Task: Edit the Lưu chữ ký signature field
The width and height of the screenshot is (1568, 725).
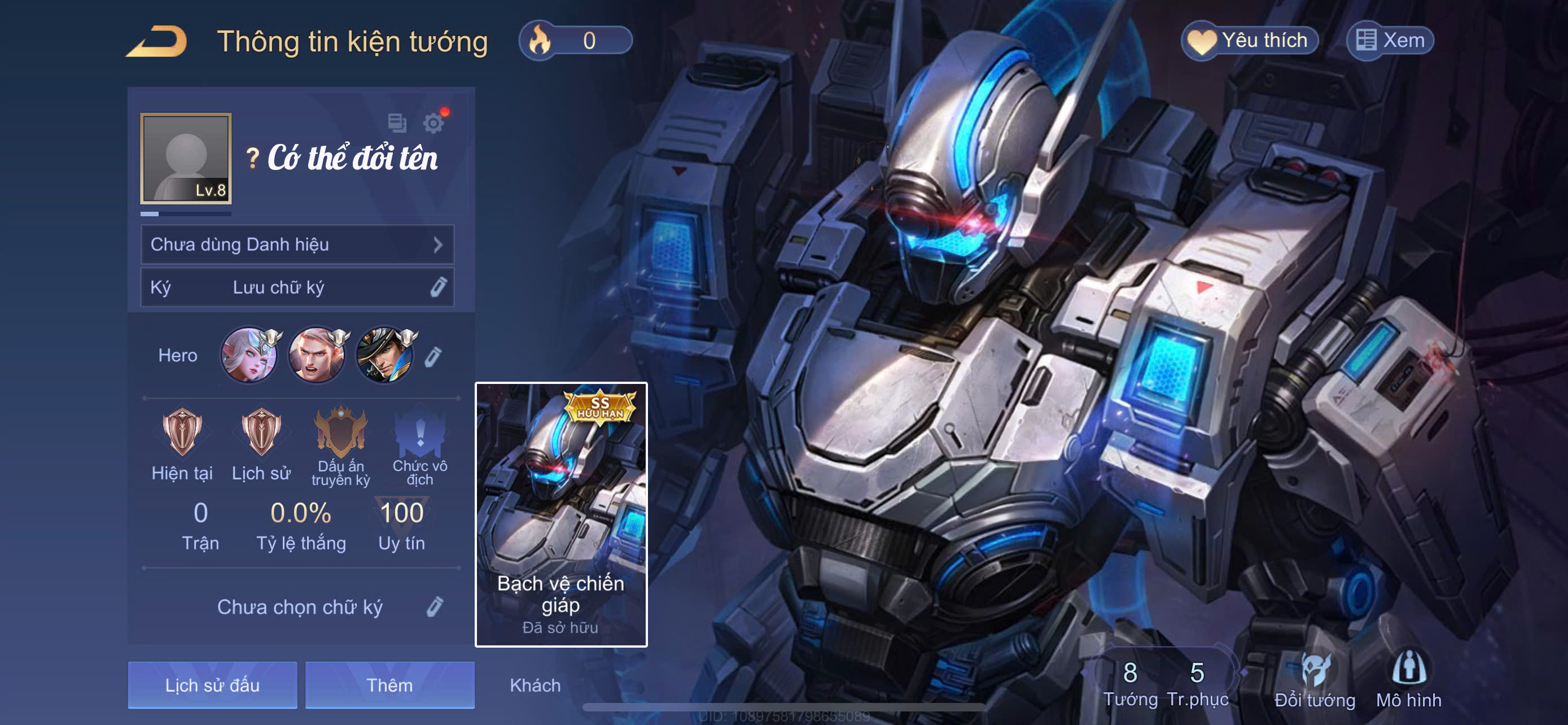Action: pyautogui.click(x=297, y=287)
